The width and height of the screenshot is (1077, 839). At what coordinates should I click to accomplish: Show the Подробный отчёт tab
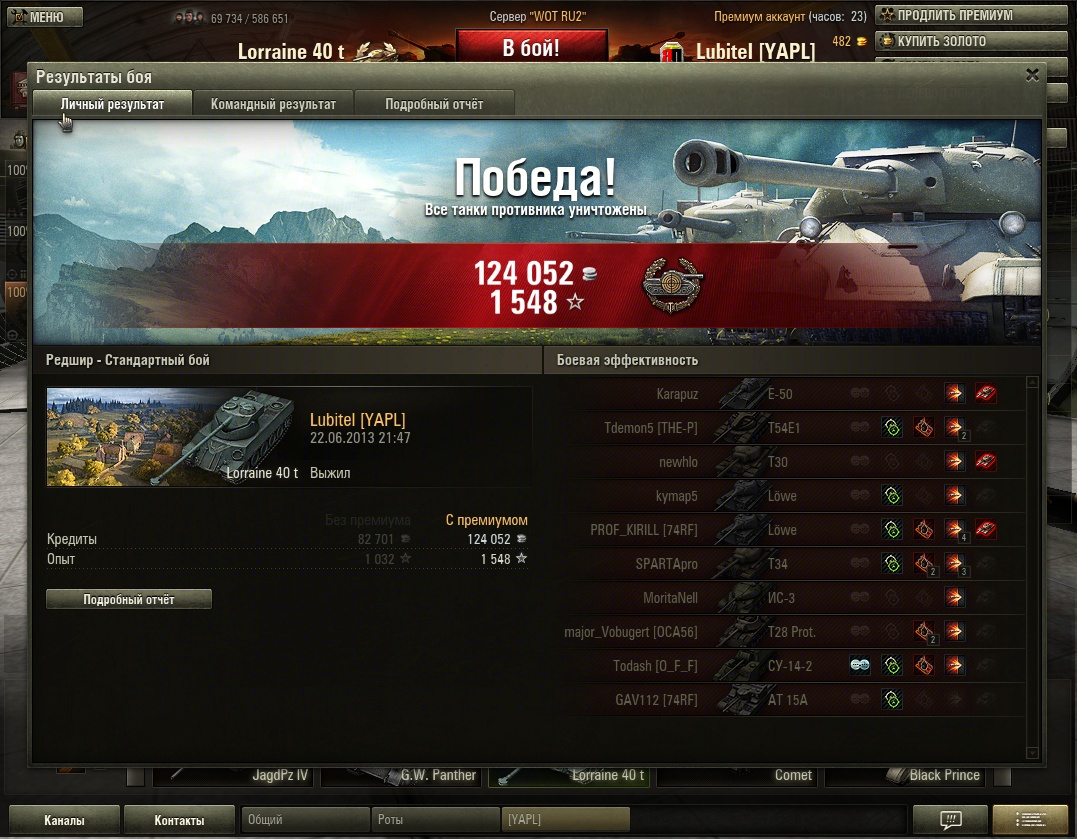point(434,104)
